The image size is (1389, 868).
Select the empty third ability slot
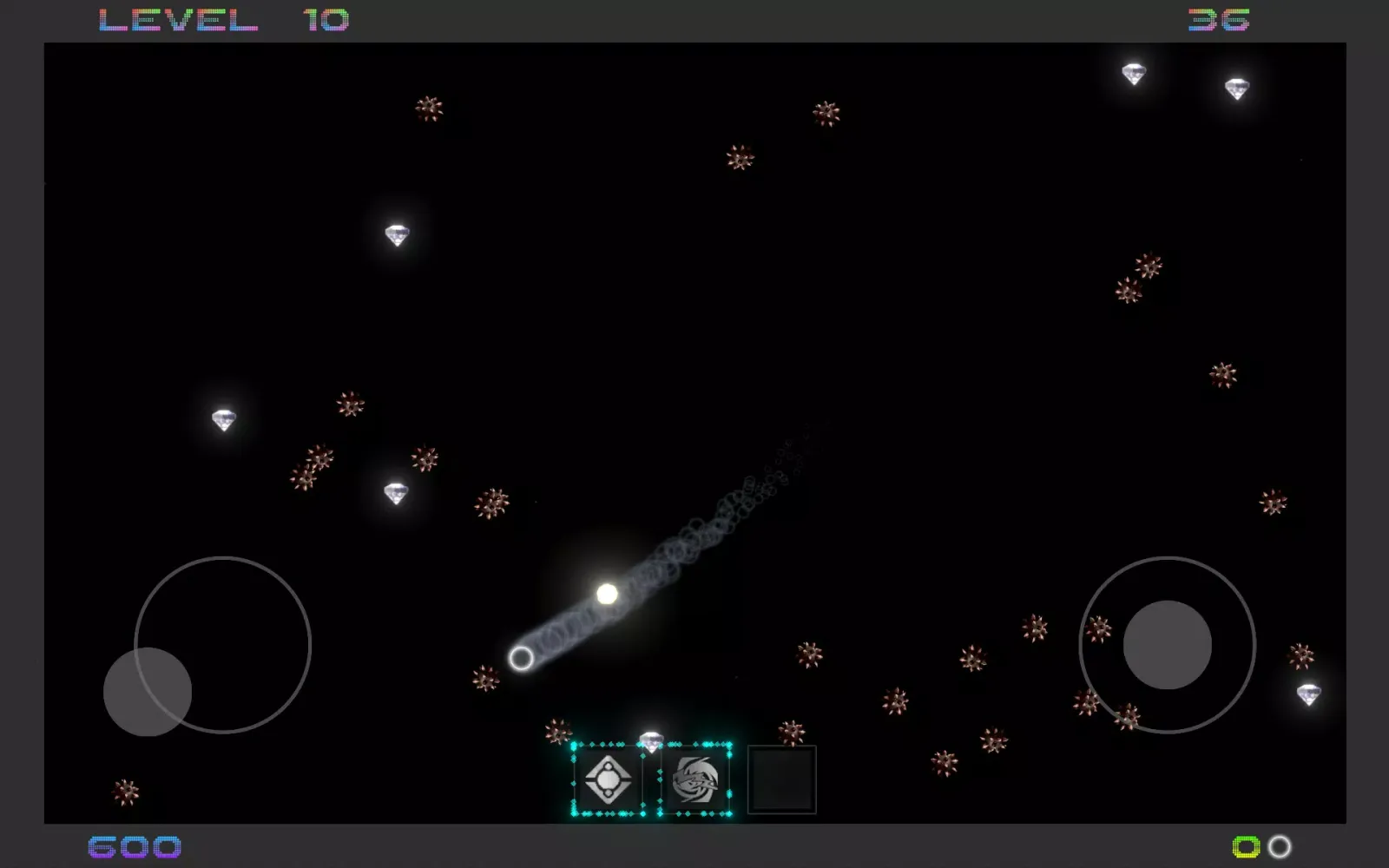(x=781, y=779)
